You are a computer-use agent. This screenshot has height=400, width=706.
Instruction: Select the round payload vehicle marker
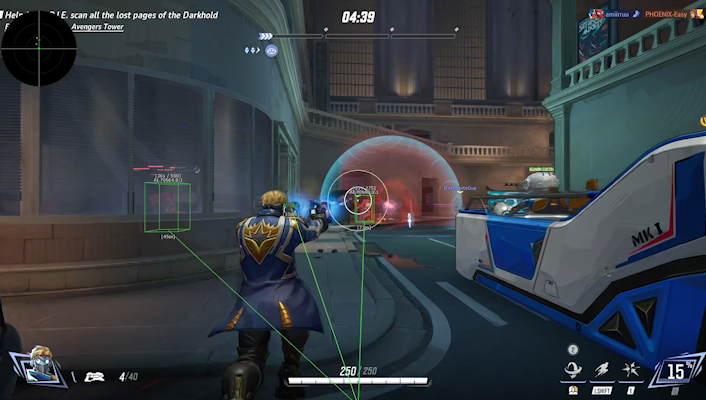pyautogui.click(x=271, y=49)
